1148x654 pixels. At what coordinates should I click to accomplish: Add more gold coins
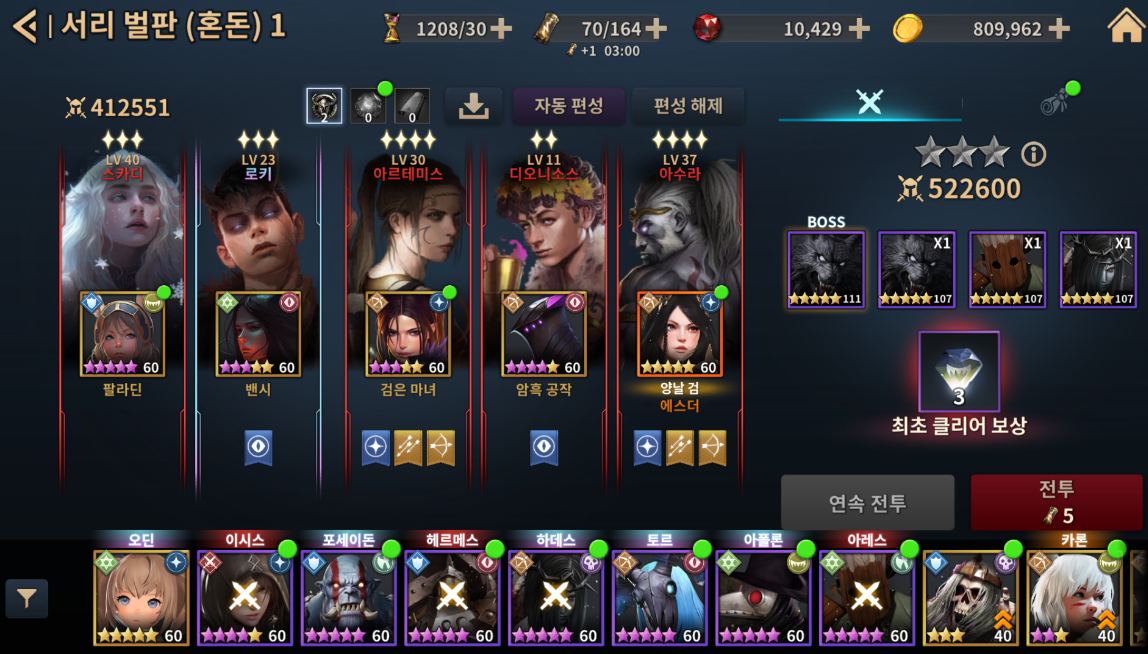point(1058,29)
